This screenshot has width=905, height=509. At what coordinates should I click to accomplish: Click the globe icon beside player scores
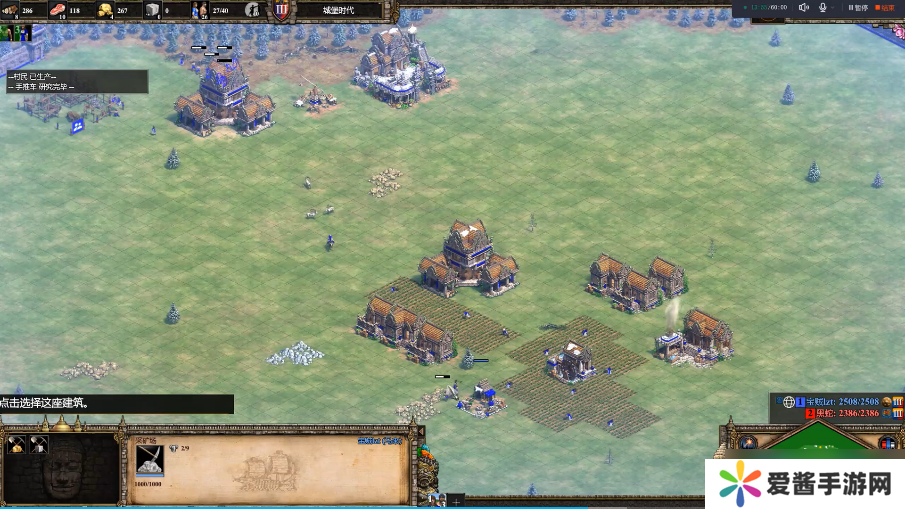[788, 401]
